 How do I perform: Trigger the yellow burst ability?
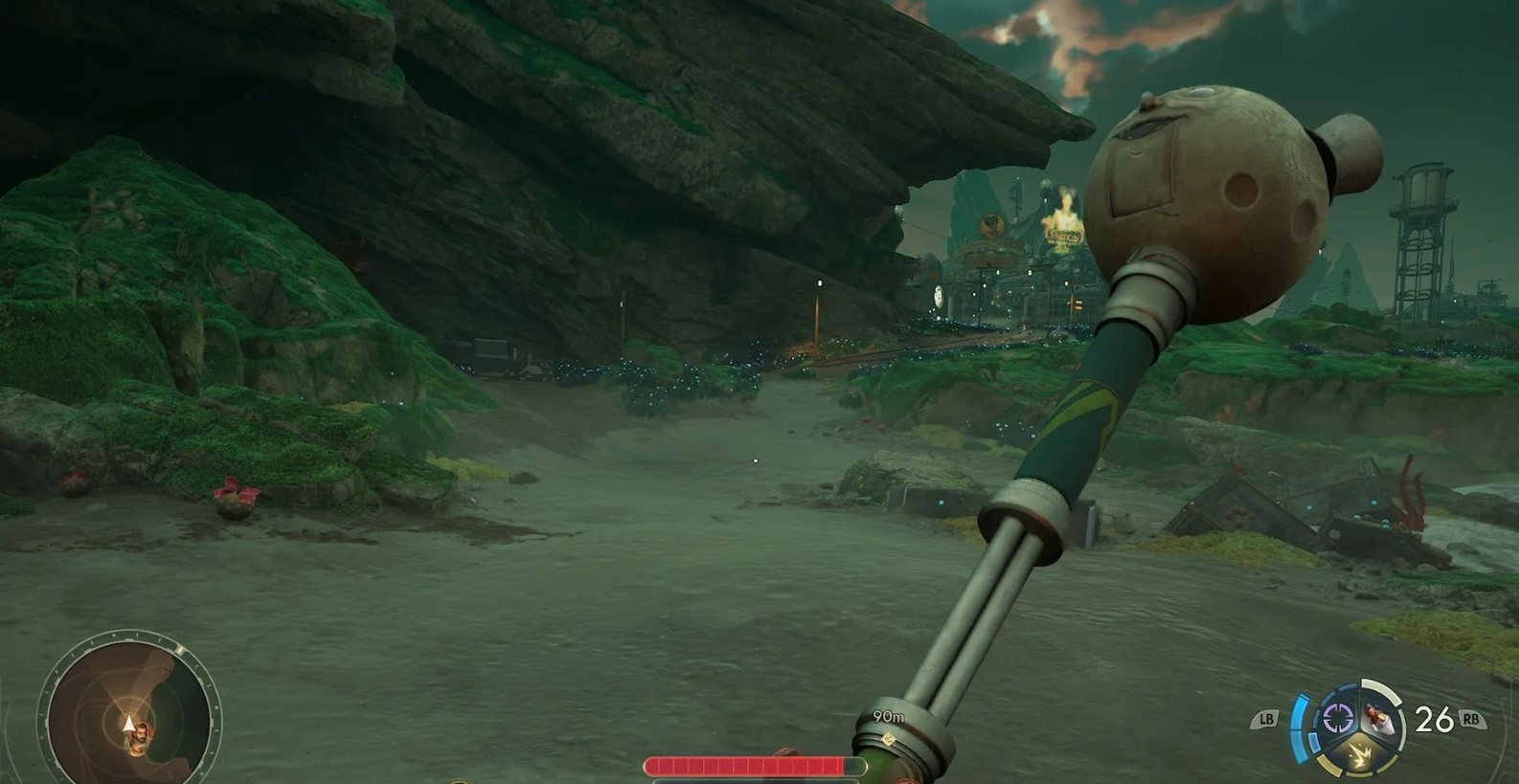pos(1358,755)
